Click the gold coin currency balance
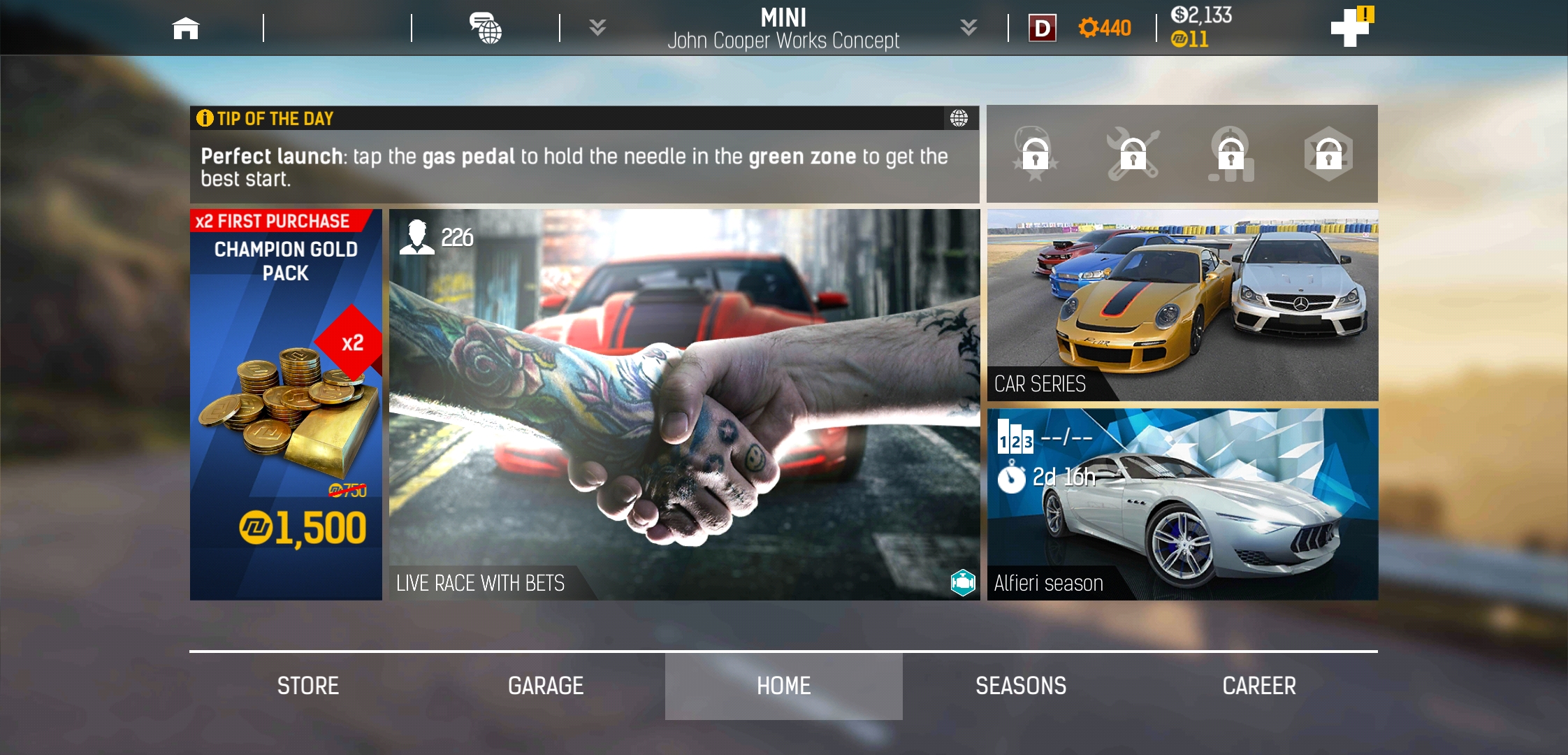The image size is (1568, 755). click(1190, 39)
